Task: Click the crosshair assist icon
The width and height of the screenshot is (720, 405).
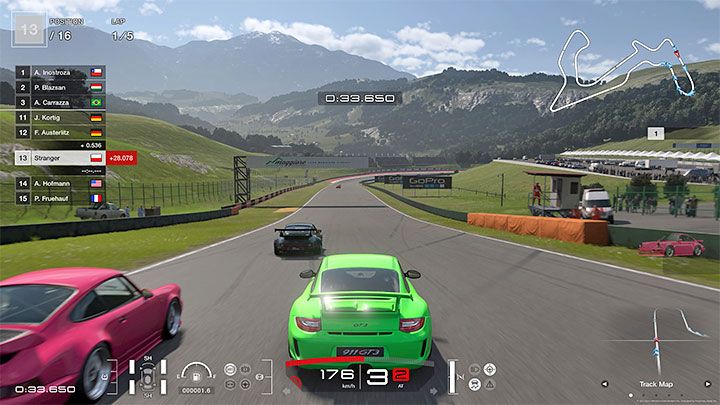Action: (x=490, y=369)
